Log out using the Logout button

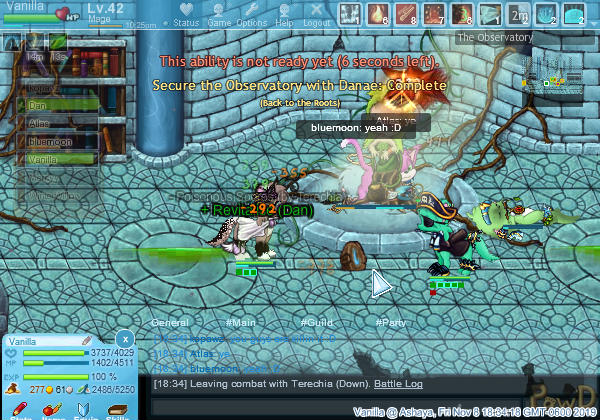(316, 21)
